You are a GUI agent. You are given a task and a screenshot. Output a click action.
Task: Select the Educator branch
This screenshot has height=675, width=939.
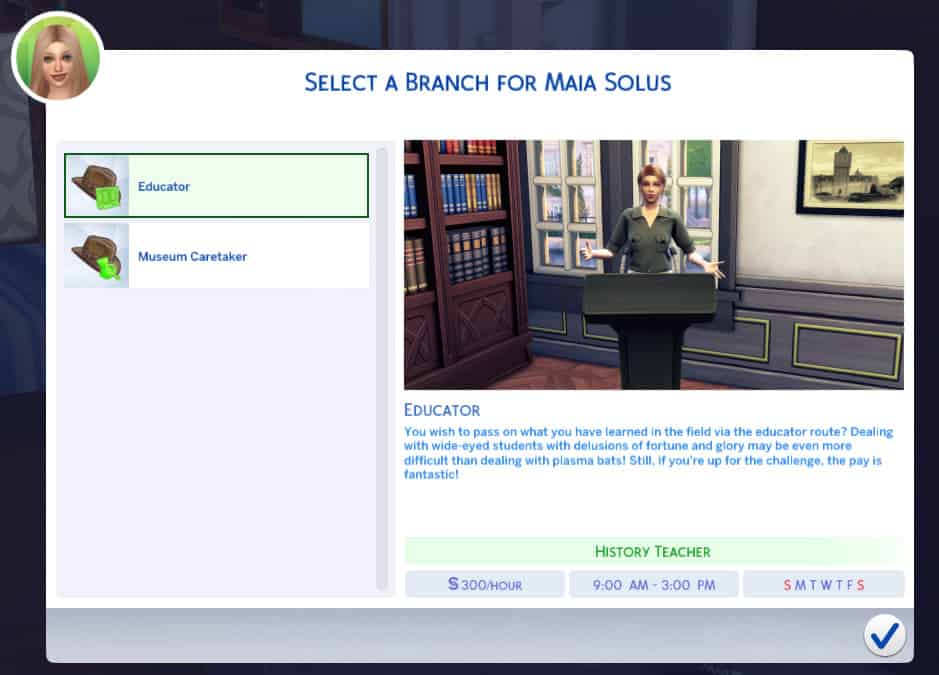[216, 186]
